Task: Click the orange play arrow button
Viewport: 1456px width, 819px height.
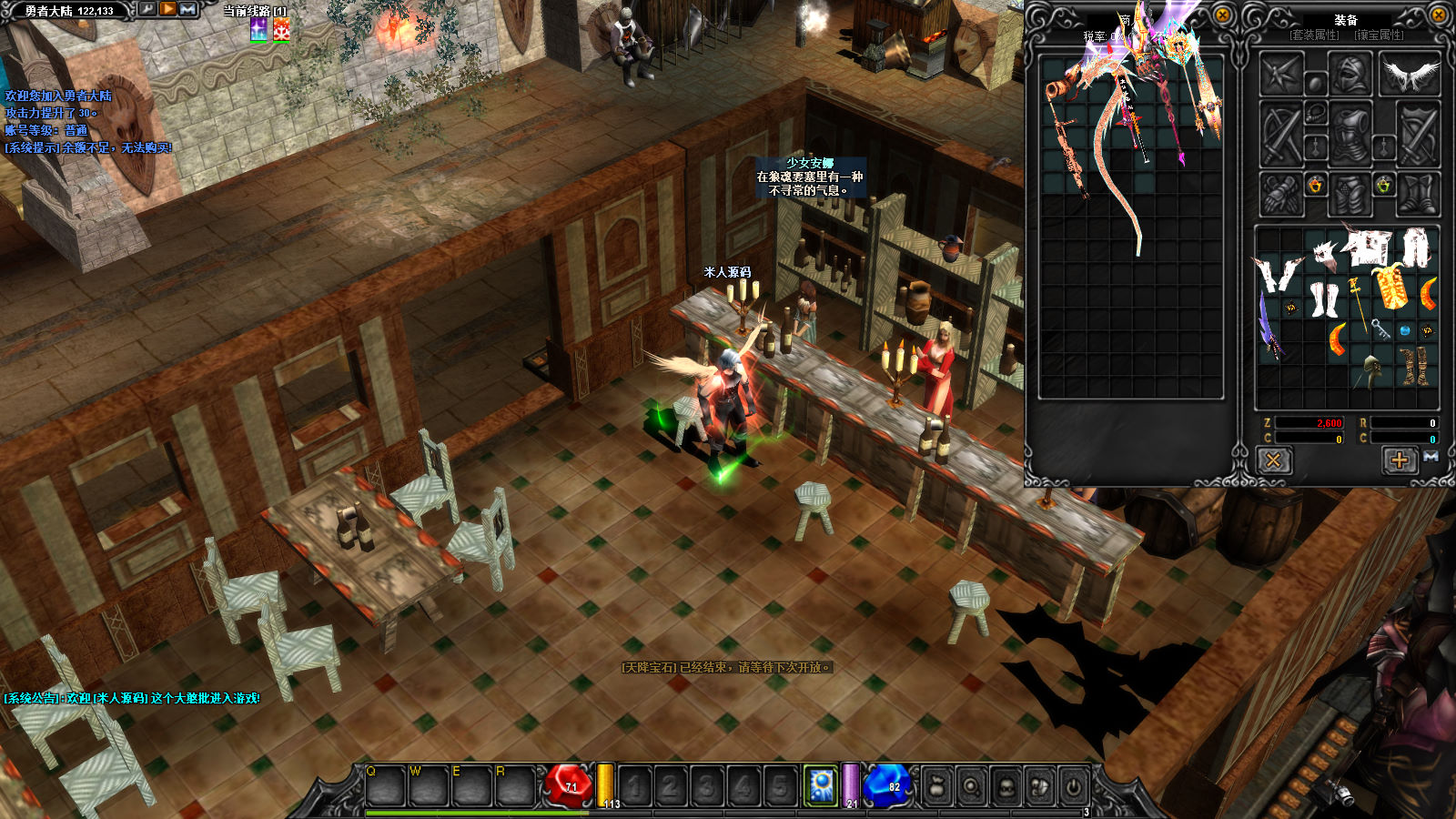Action: coord(168,9)
